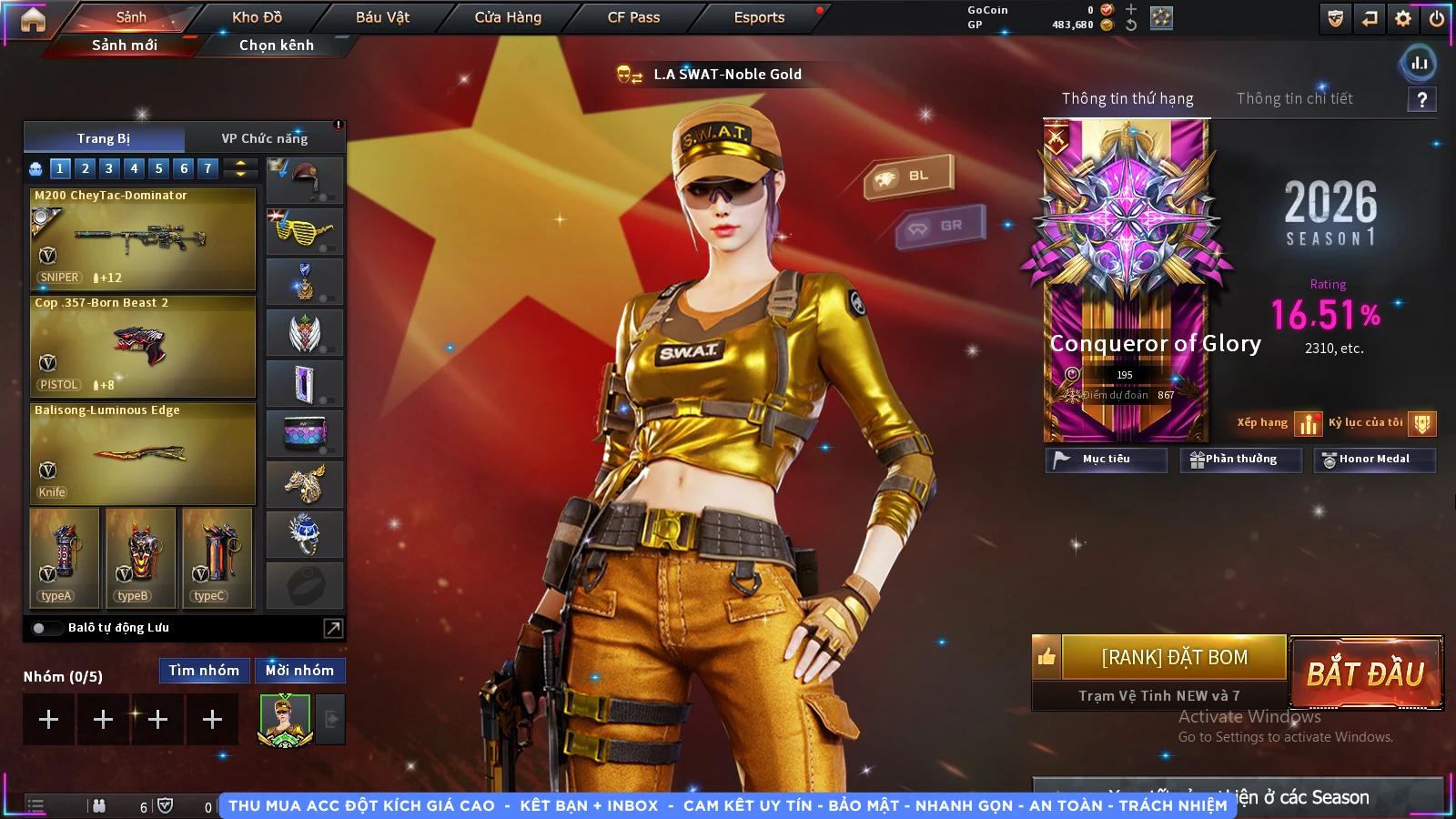1456x819 pixels.
Task: Invite players with Mời nhóm
Action: (299, 671)
